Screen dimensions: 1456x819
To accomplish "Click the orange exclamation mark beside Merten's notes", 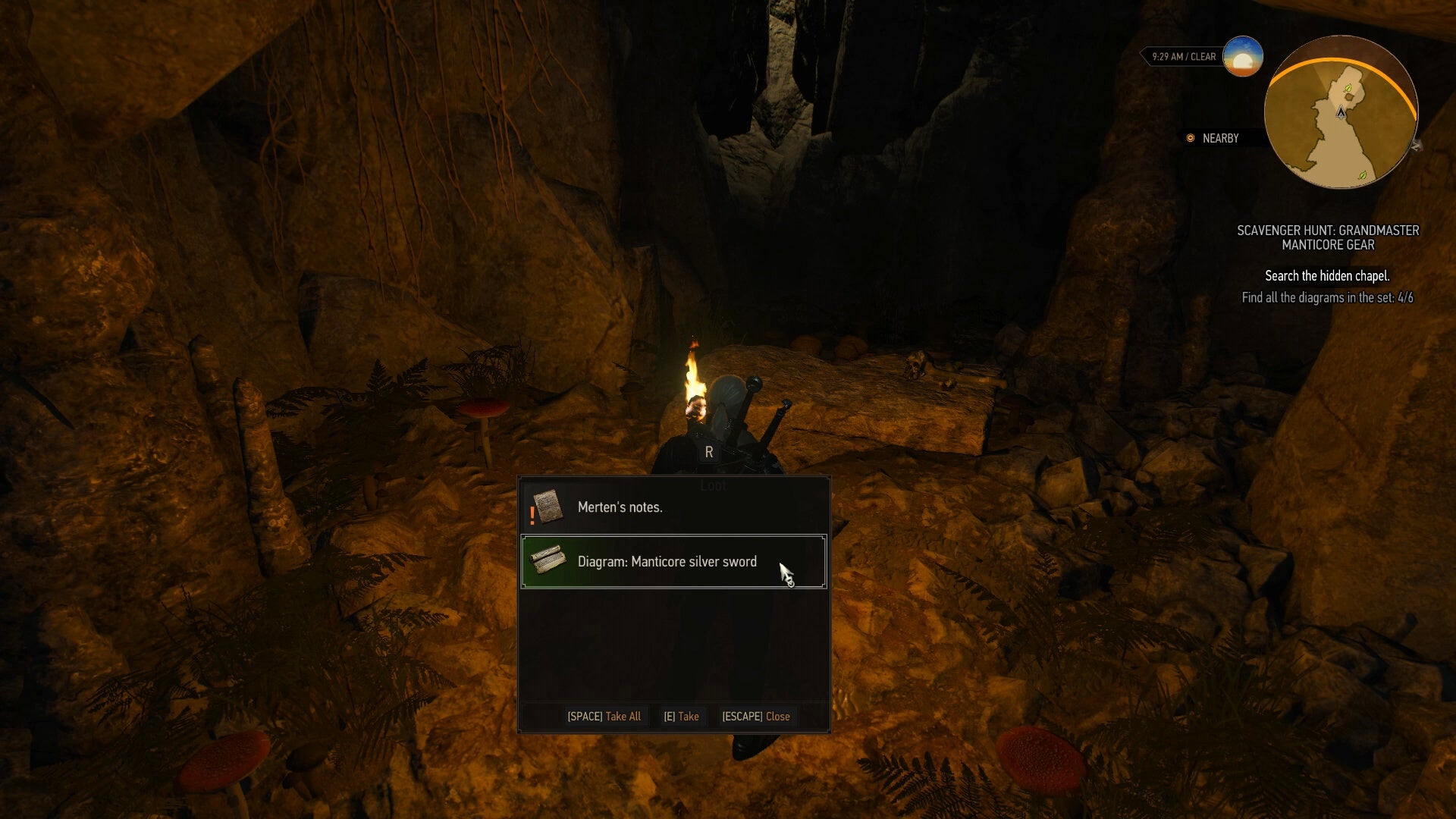I will (532, 514).
